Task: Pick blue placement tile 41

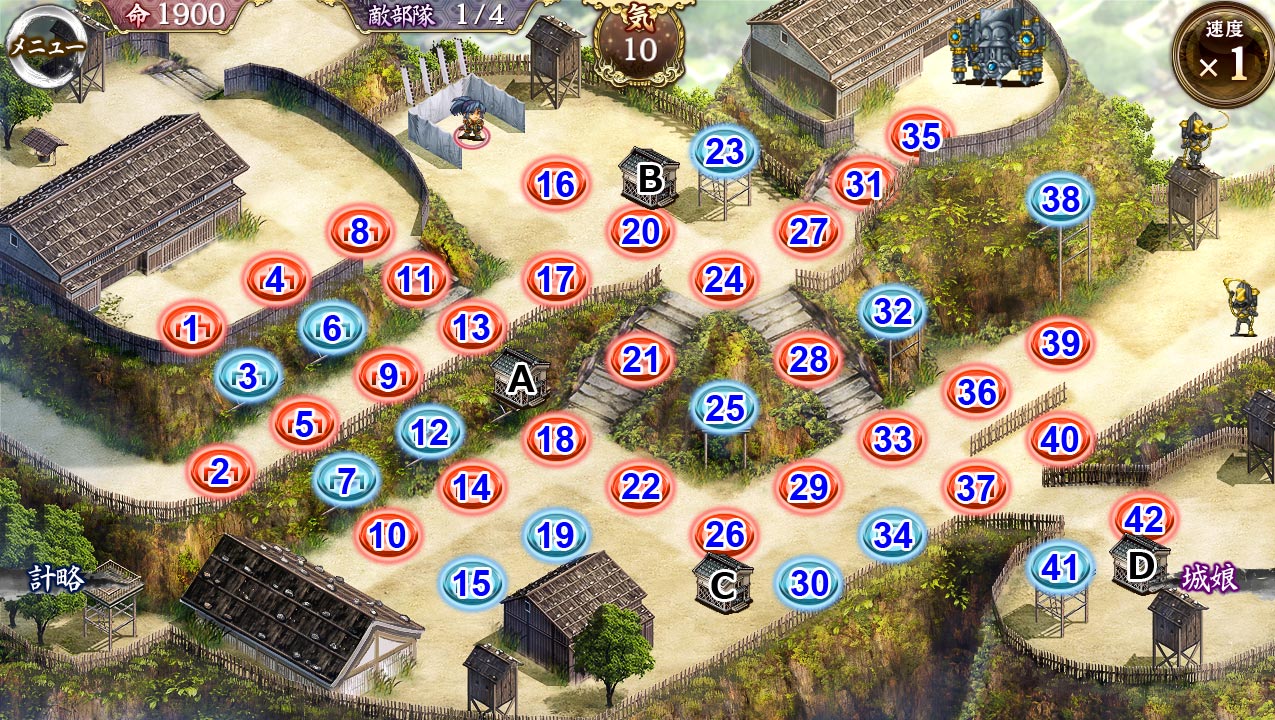Action: click(1060, 568)
